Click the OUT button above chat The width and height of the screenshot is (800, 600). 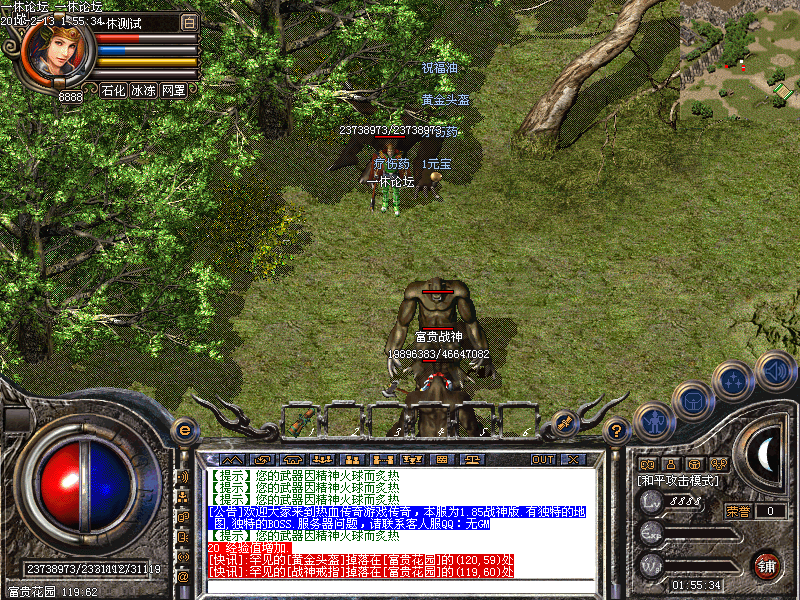(x=542, y=459)
